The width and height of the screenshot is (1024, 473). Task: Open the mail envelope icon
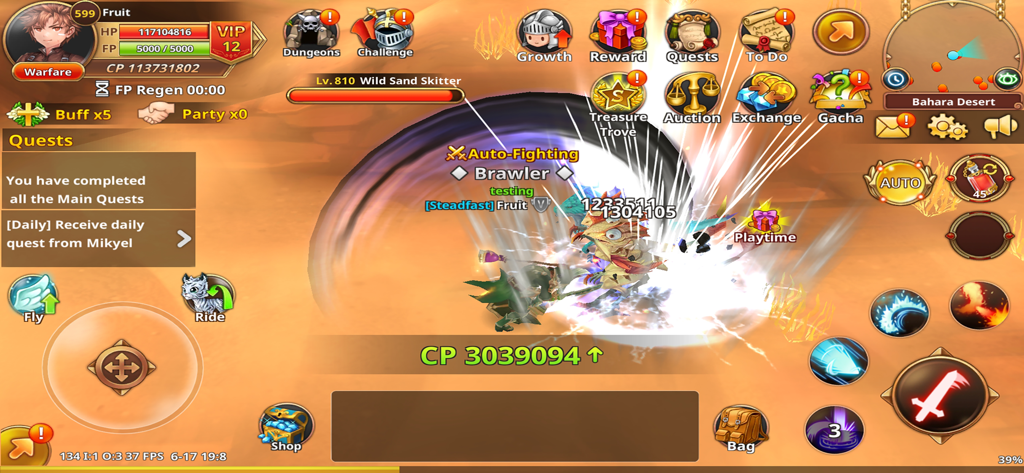point(893,127)
